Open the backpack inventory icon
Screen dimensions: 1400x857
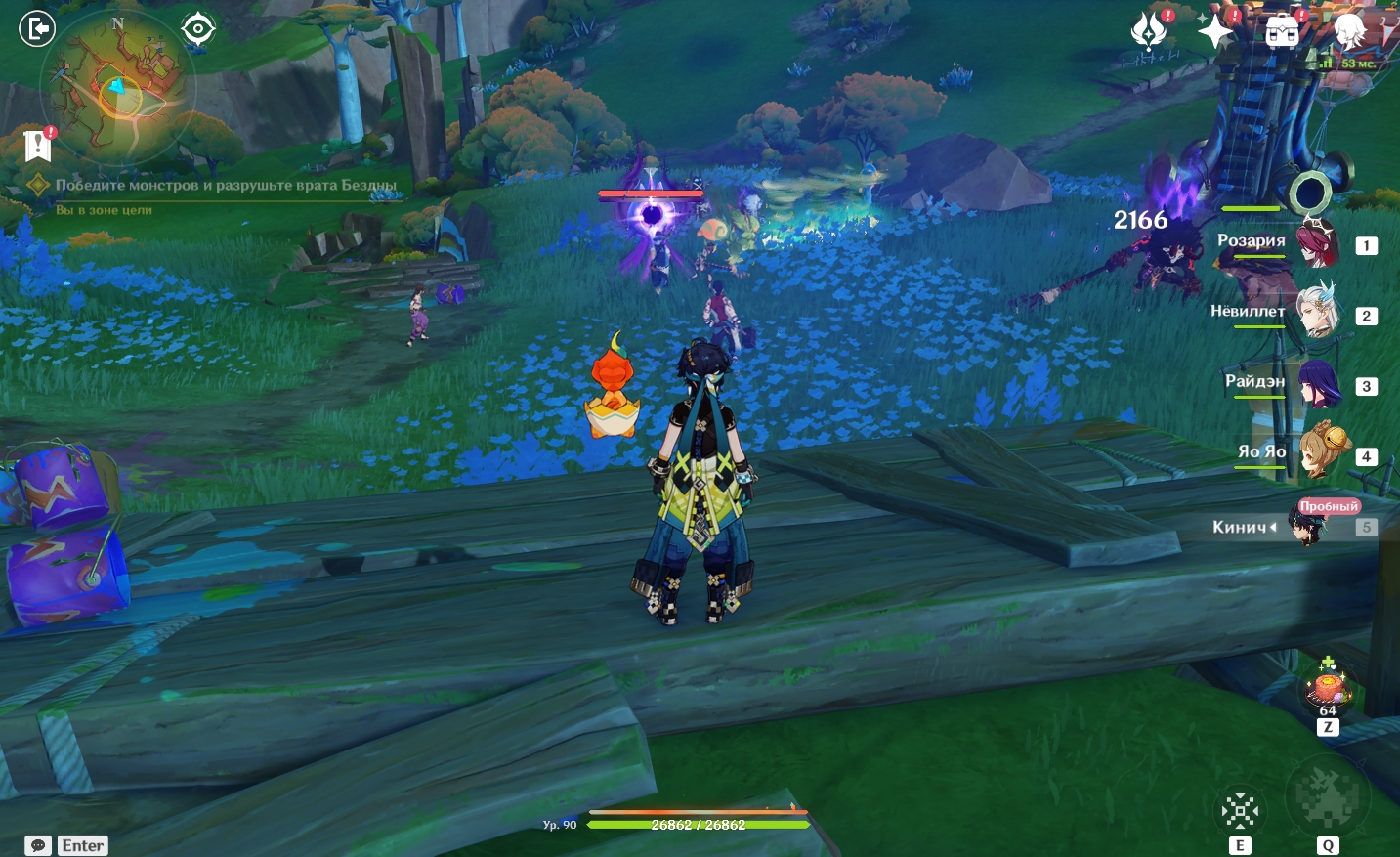[1282, 31]
